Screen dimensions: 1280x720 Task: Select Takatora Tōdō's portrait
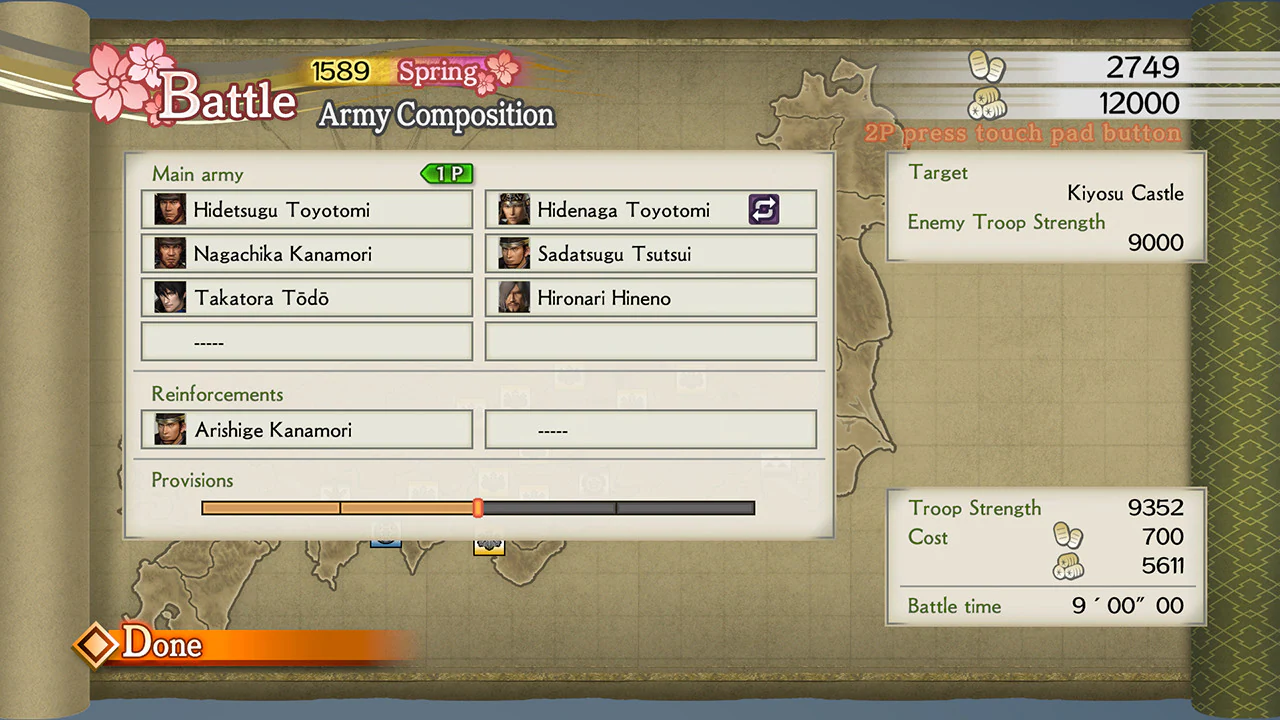click(170, 298)
